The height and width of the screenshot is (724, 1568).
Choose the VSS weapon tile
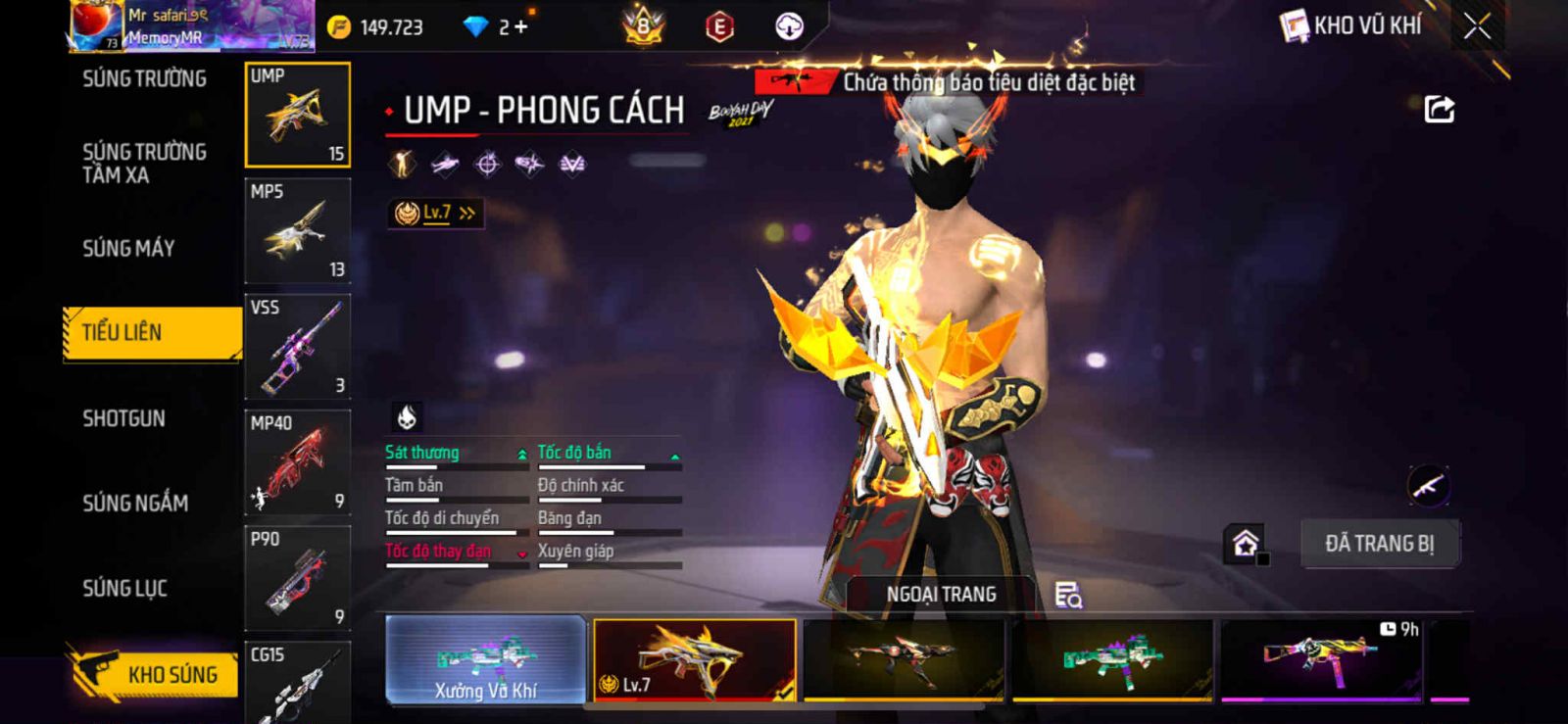pos(297,347)
